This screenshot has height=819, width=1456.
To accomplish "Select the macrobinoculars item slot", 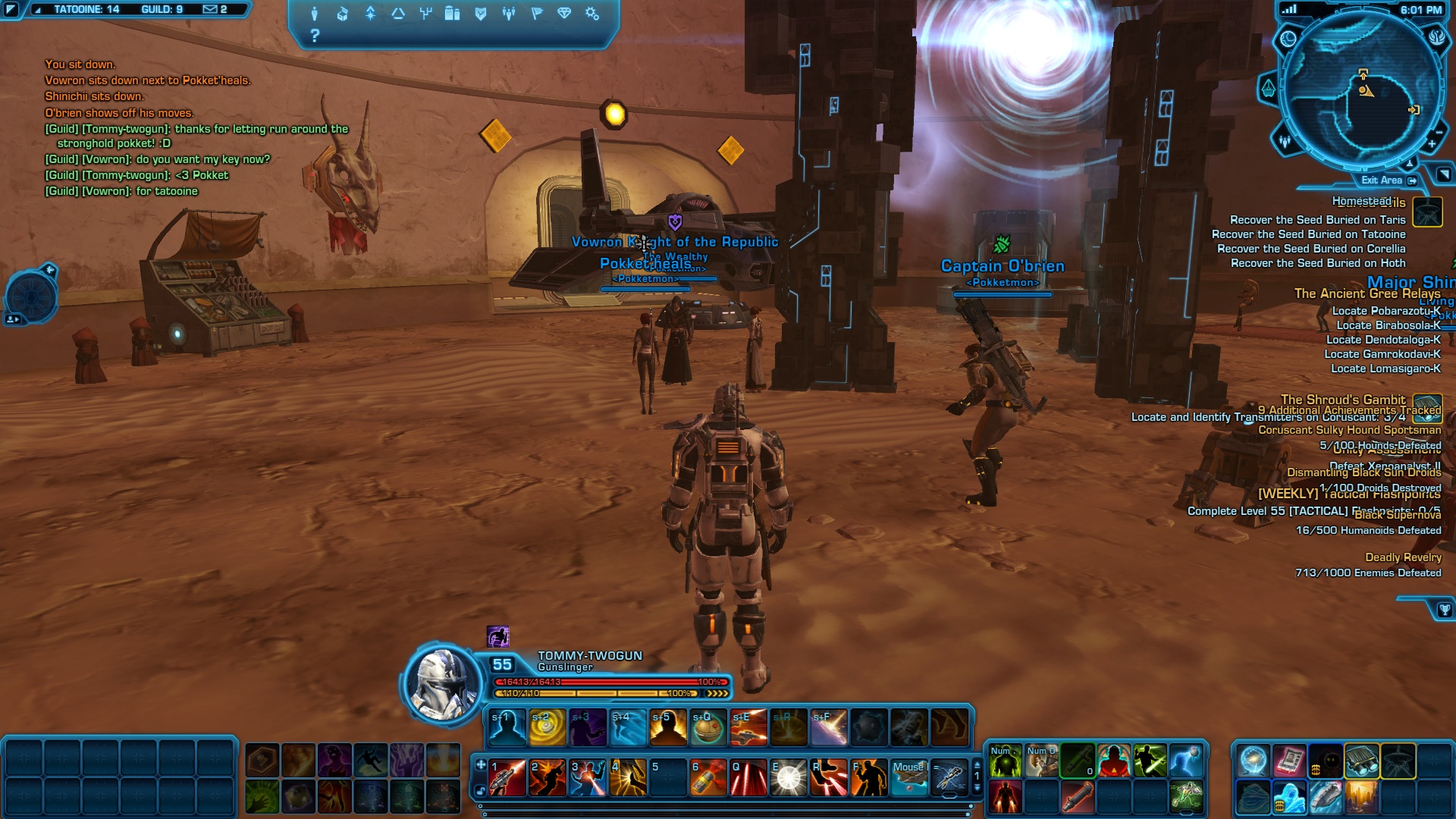I will [1362, 761].
